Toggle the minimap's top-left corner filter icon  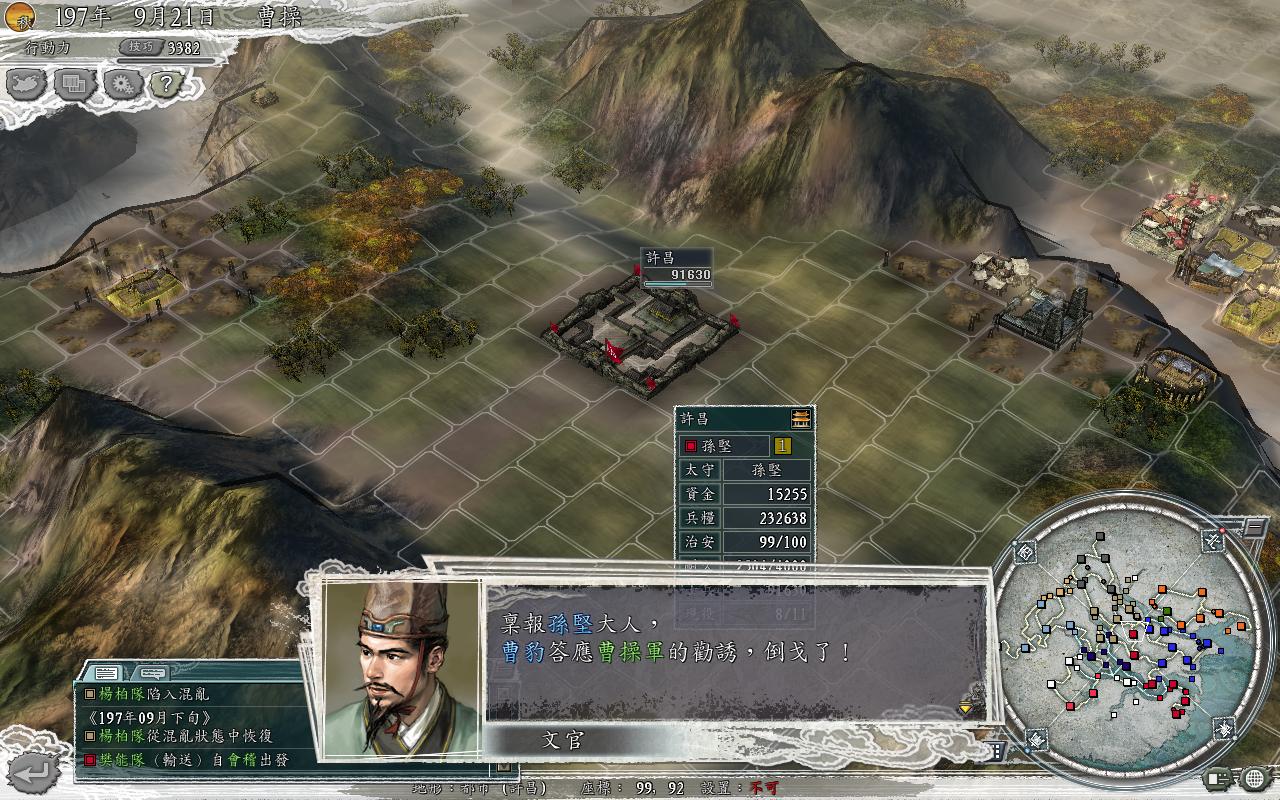click(1026, 552)
